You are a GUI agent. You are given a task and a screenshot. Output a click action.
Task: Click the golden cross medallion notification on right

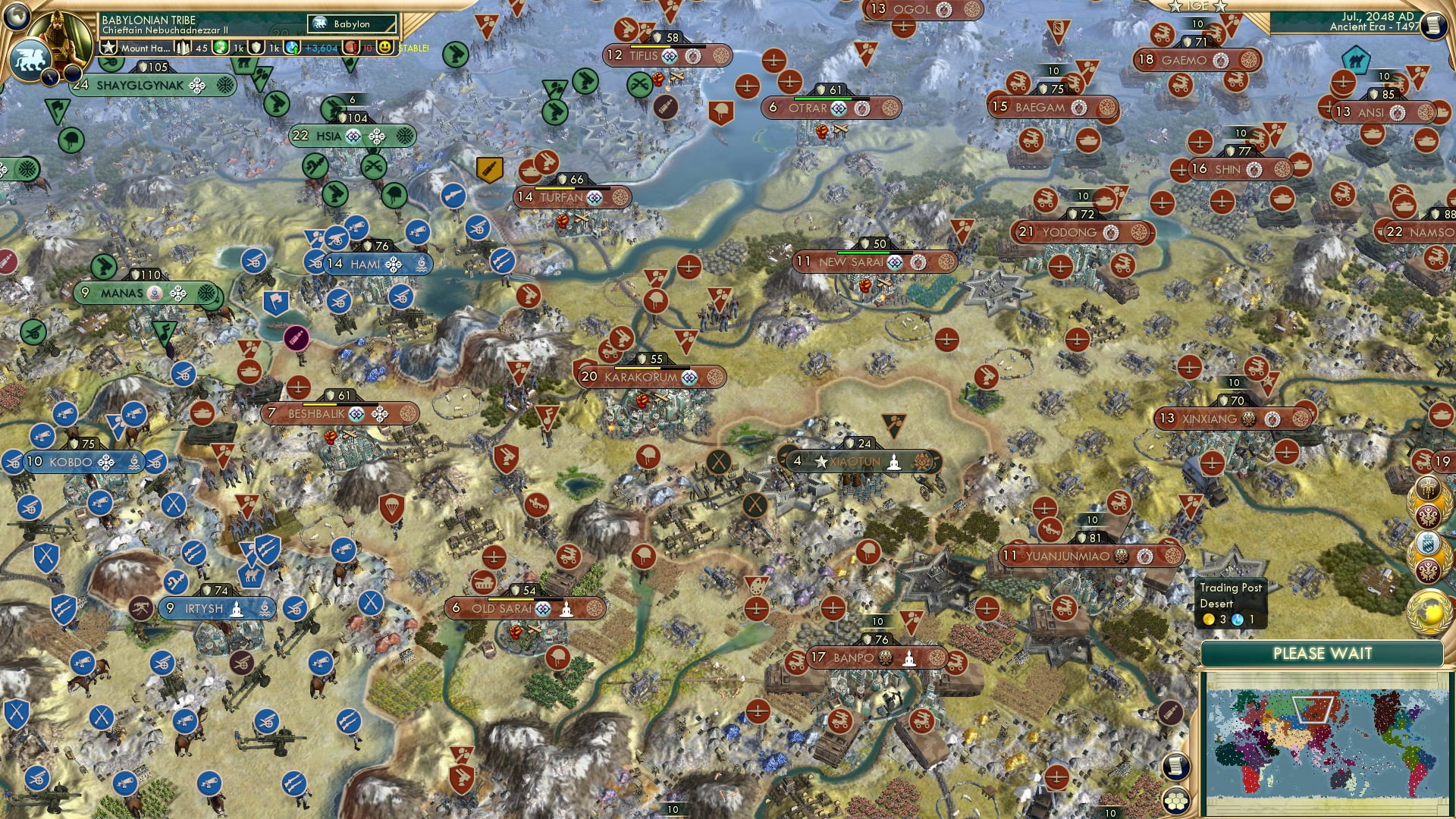1429,488
